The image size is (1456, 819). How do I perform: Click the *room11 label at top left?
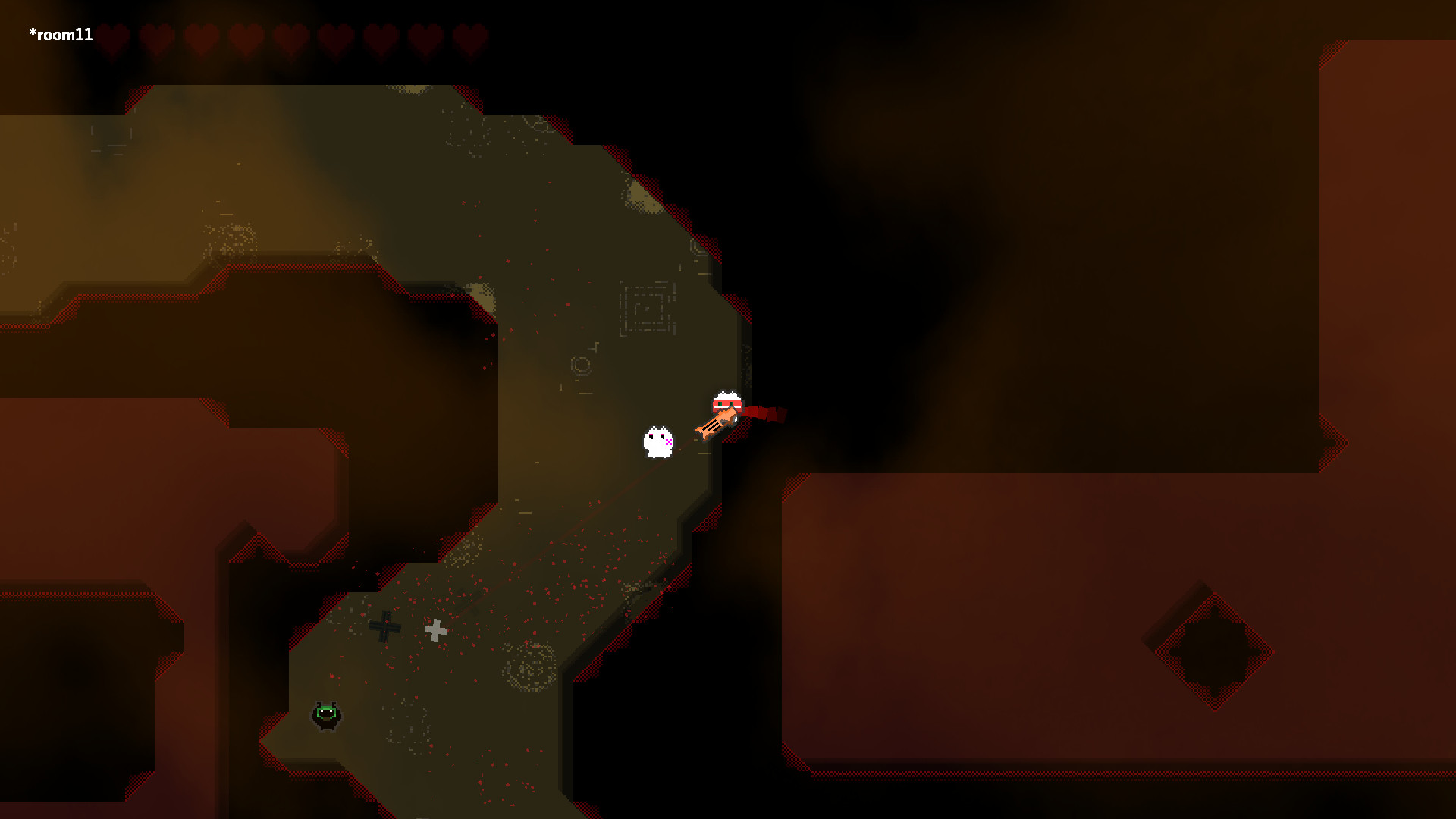(61, 33)
